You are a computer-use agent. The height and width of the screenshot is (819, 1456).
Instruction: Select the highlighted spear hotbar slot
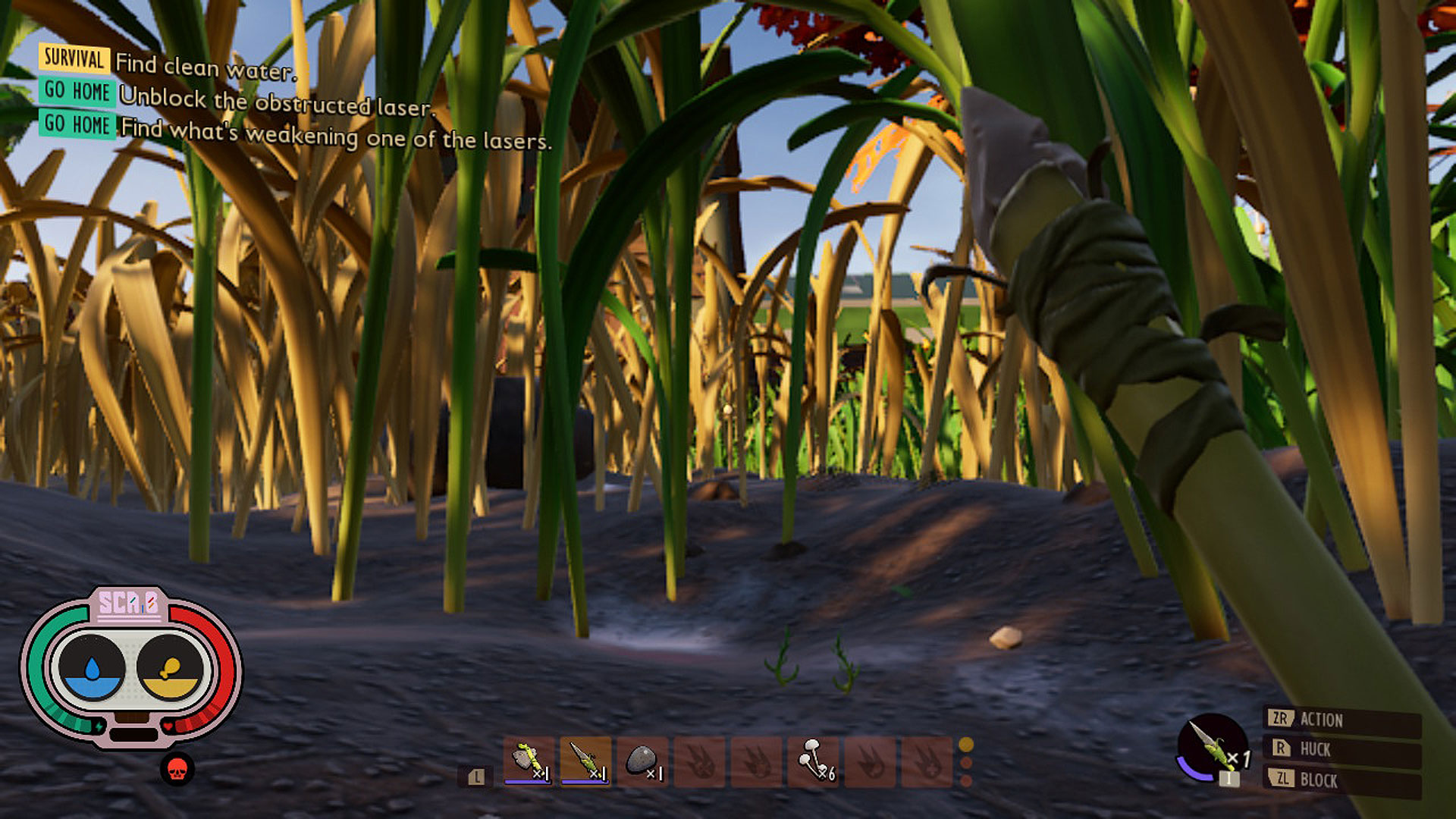tap(585, 761)
